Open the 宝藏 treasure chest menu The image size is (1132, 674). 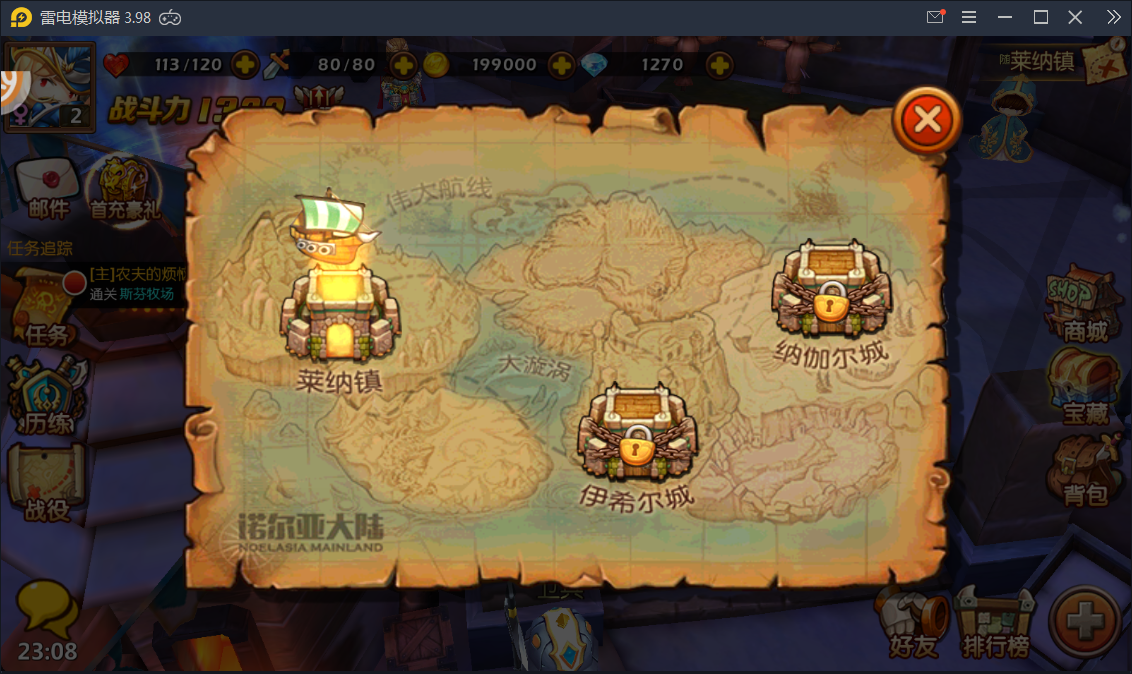[x=1084, y=388]
